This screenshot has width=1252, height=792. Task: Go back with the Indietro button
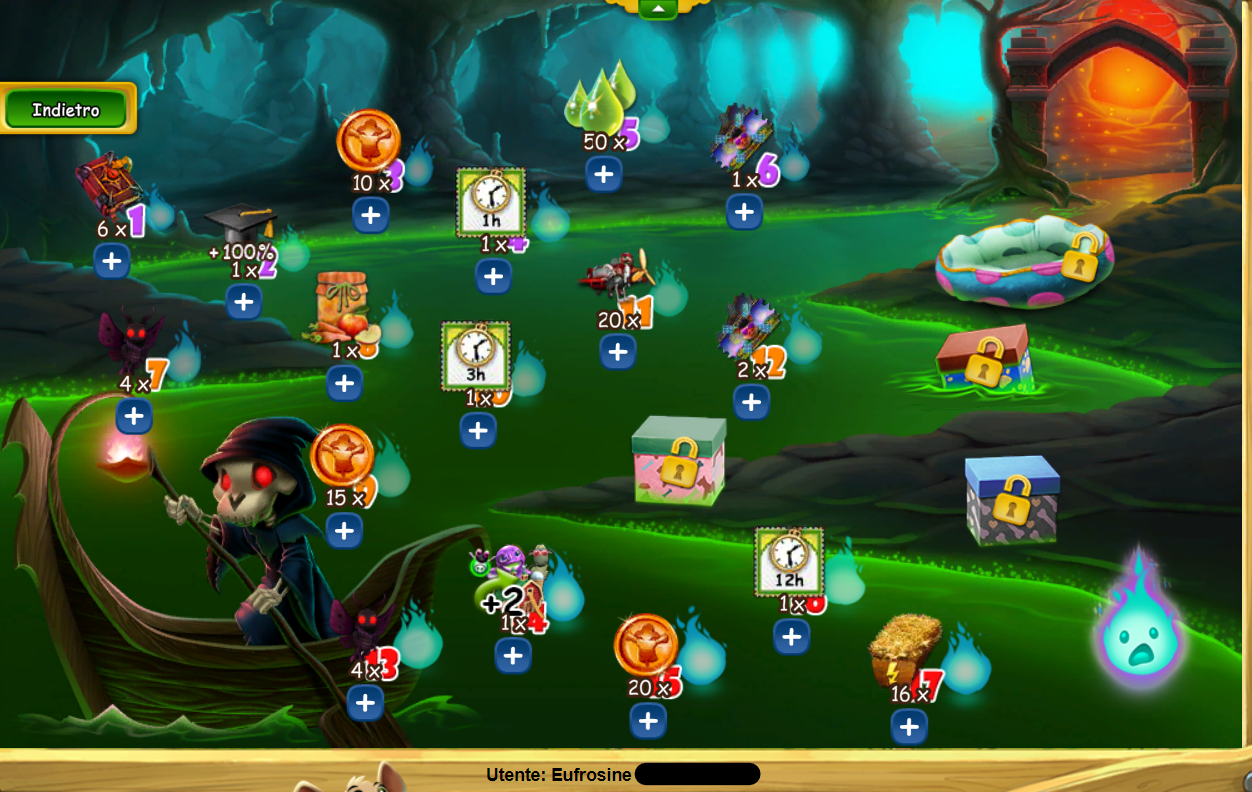(66, 109)
